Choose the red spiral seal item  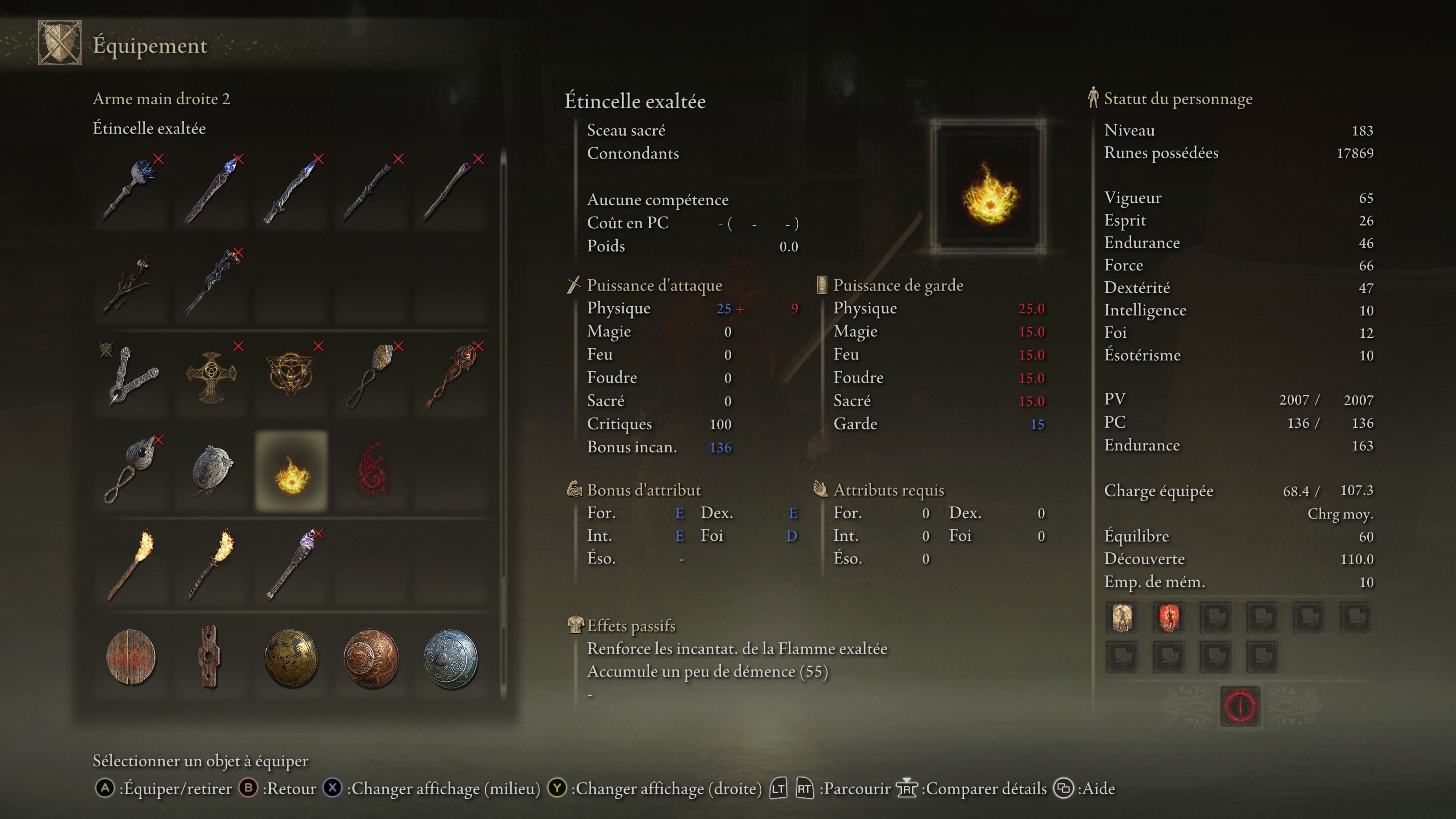tap(371, 471)
